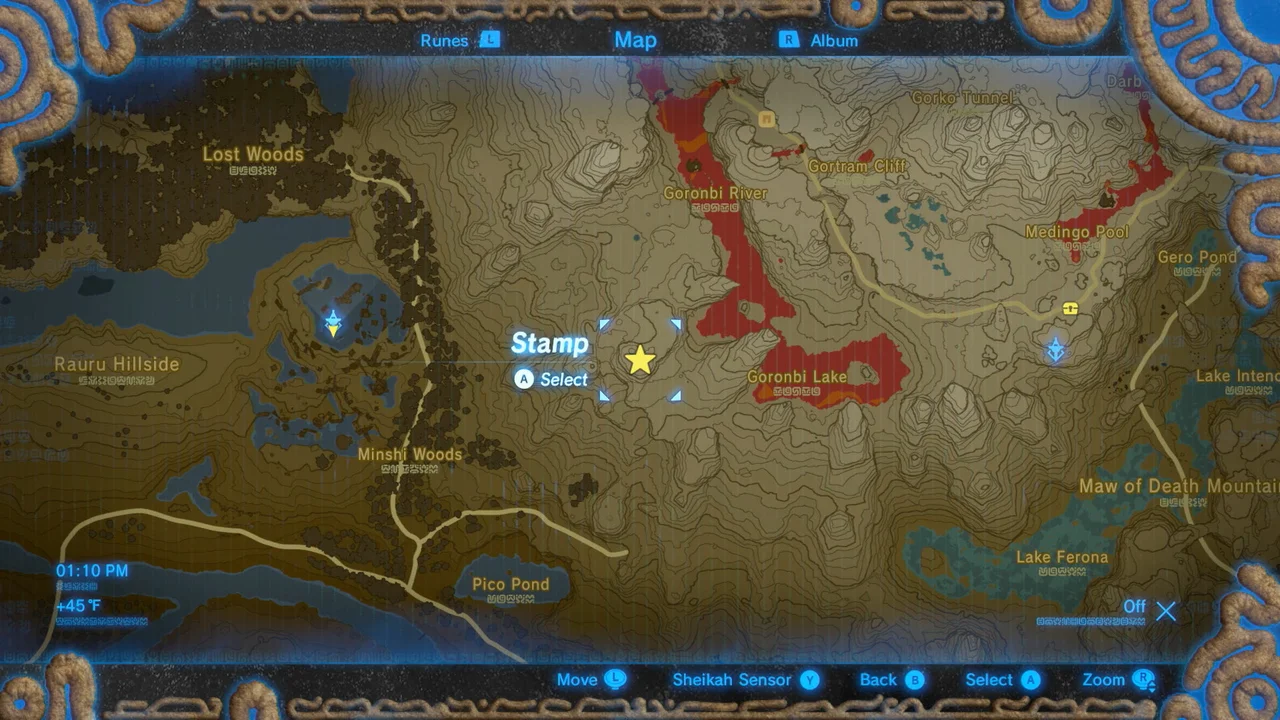Dismiss the Off indicator with the X
This screenshot has height=720, width=1280.
[1166, 611]
